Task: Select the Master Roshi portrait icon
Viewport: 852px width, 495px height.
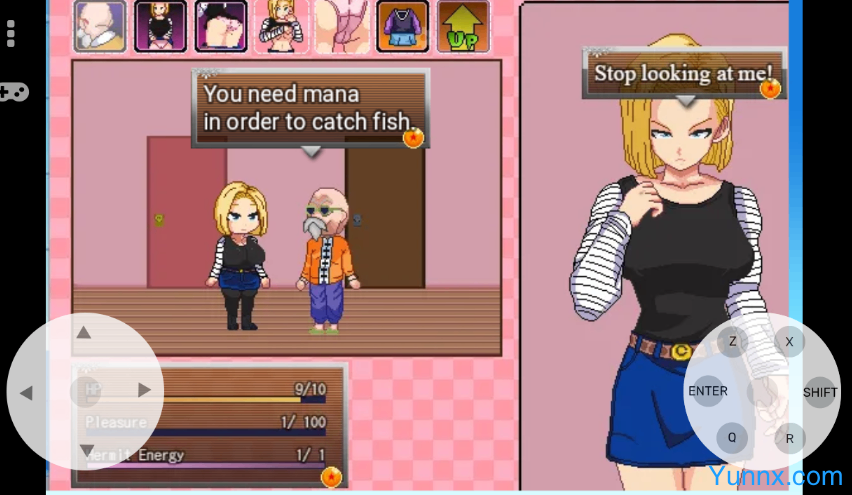Action: [99, 26]
